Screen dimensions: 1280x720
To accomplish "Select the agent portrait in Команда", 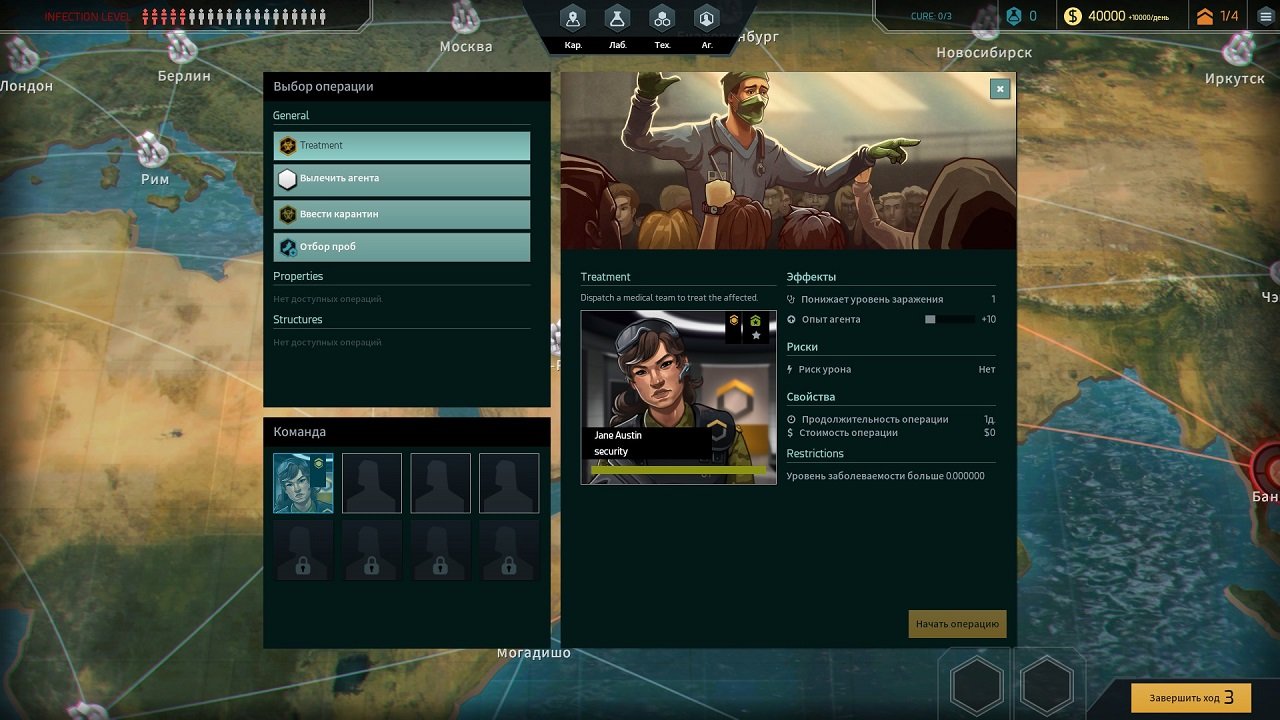I will tap(303, 483).
